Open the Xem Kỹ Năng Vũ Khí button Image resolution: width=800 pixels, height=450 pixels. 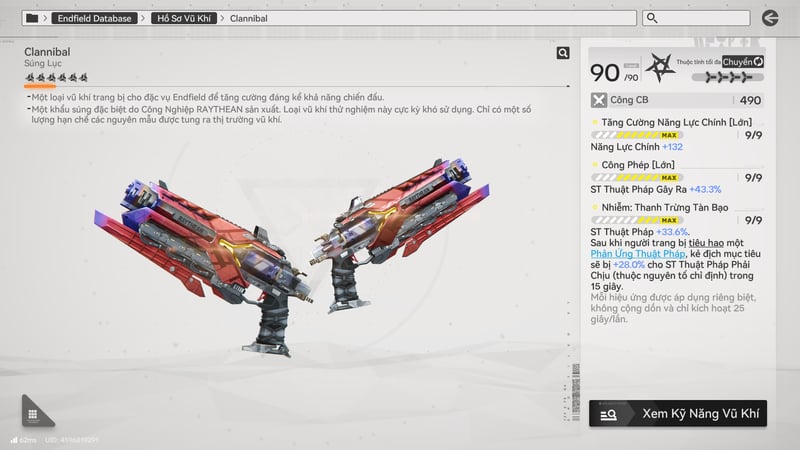pyautogui.click(x=677, y=413)
